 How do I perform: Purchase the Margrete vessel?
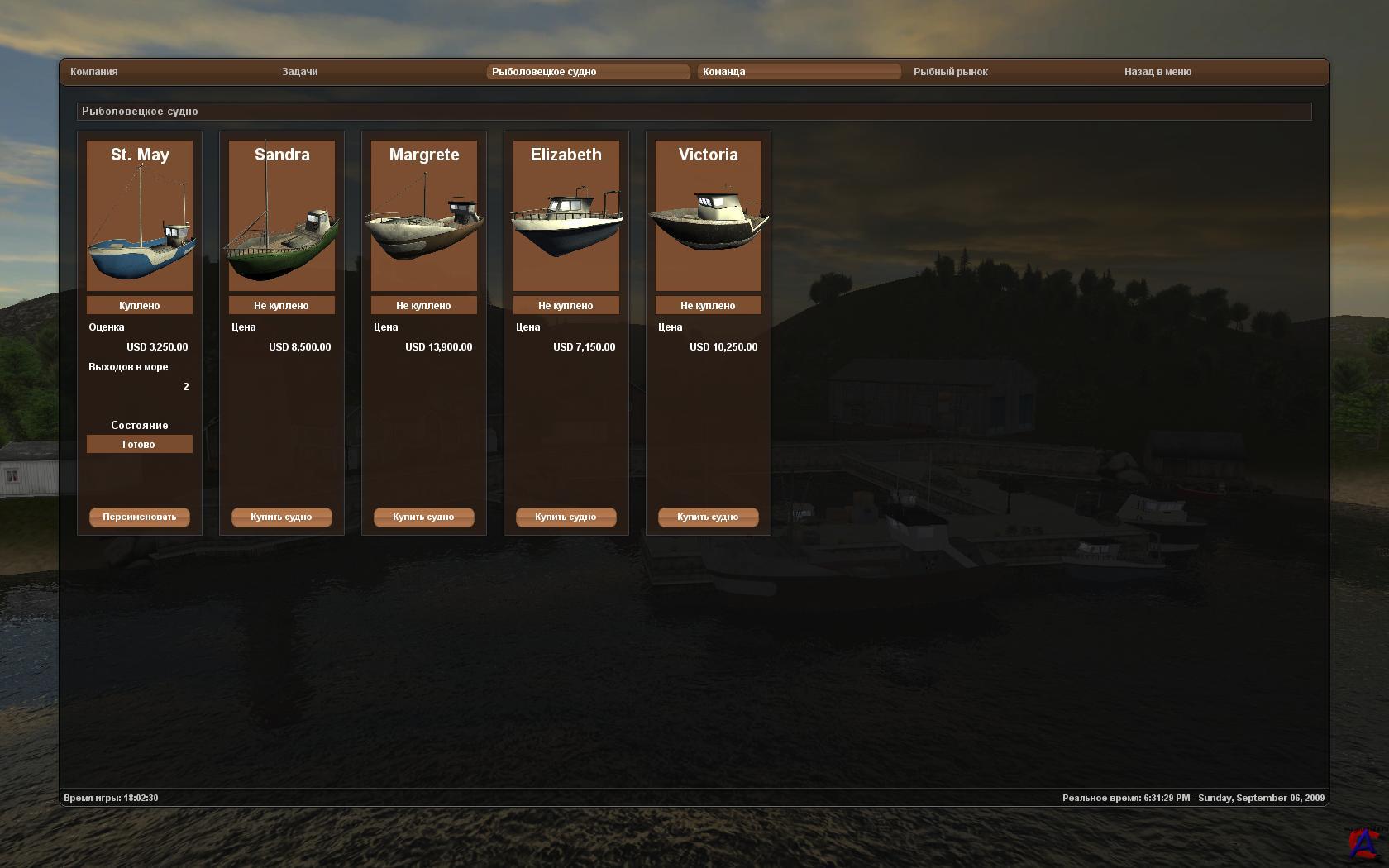tap(424, 517)
